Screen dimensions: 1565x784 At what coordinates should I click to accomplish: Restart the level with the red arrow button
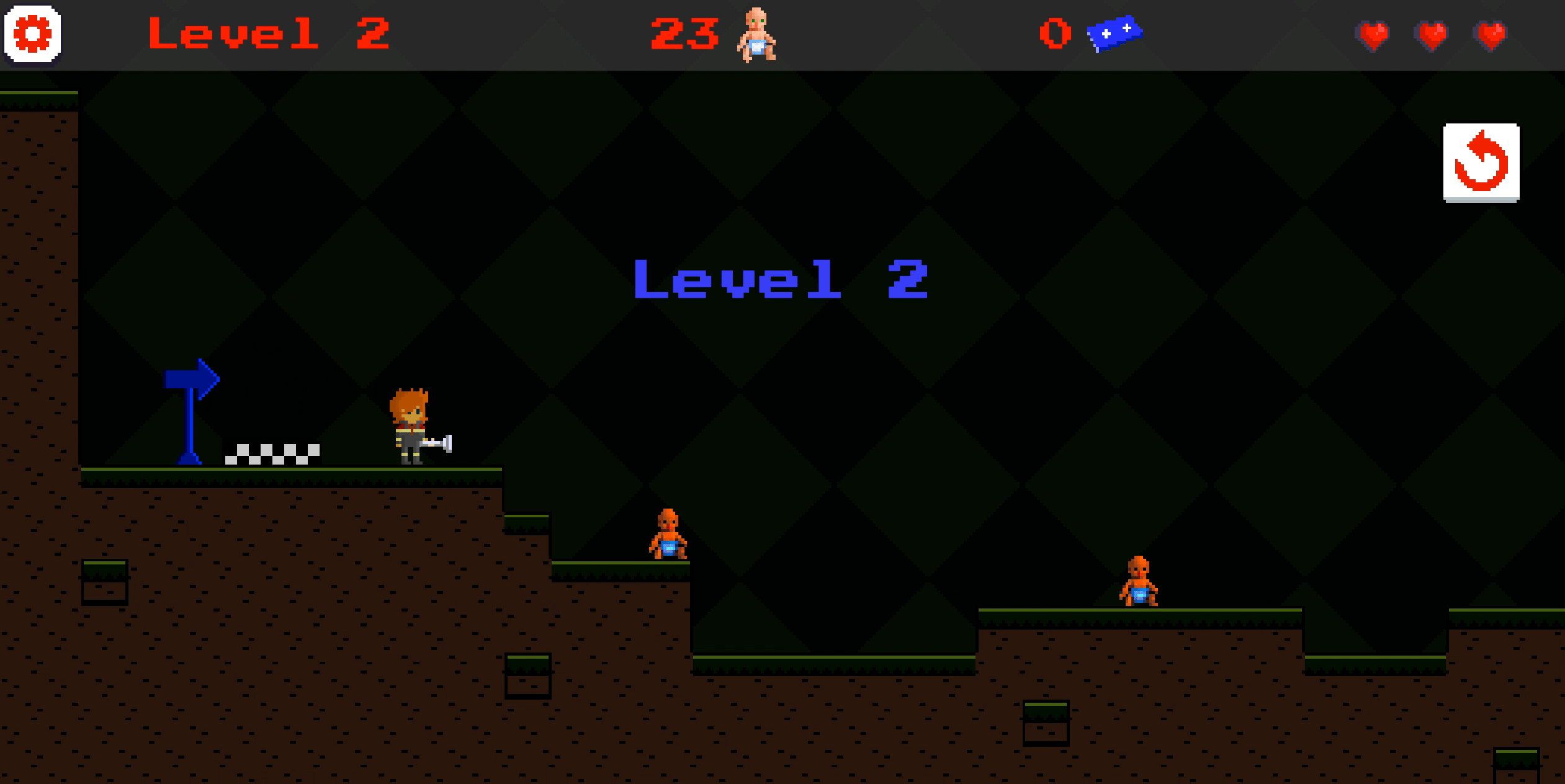click(1481, 163)
